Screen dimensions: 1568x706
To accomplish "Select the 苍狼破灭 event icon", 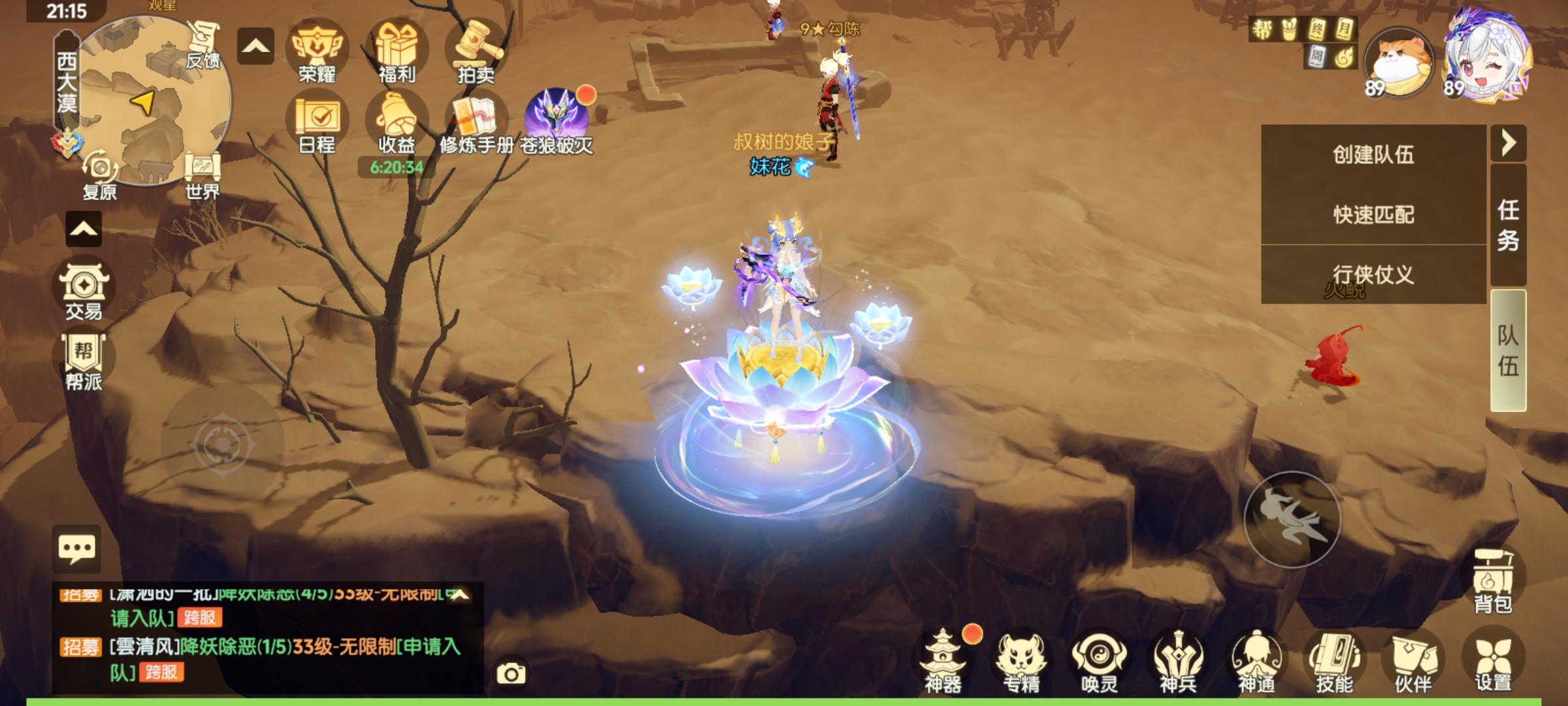I will 557,114.
